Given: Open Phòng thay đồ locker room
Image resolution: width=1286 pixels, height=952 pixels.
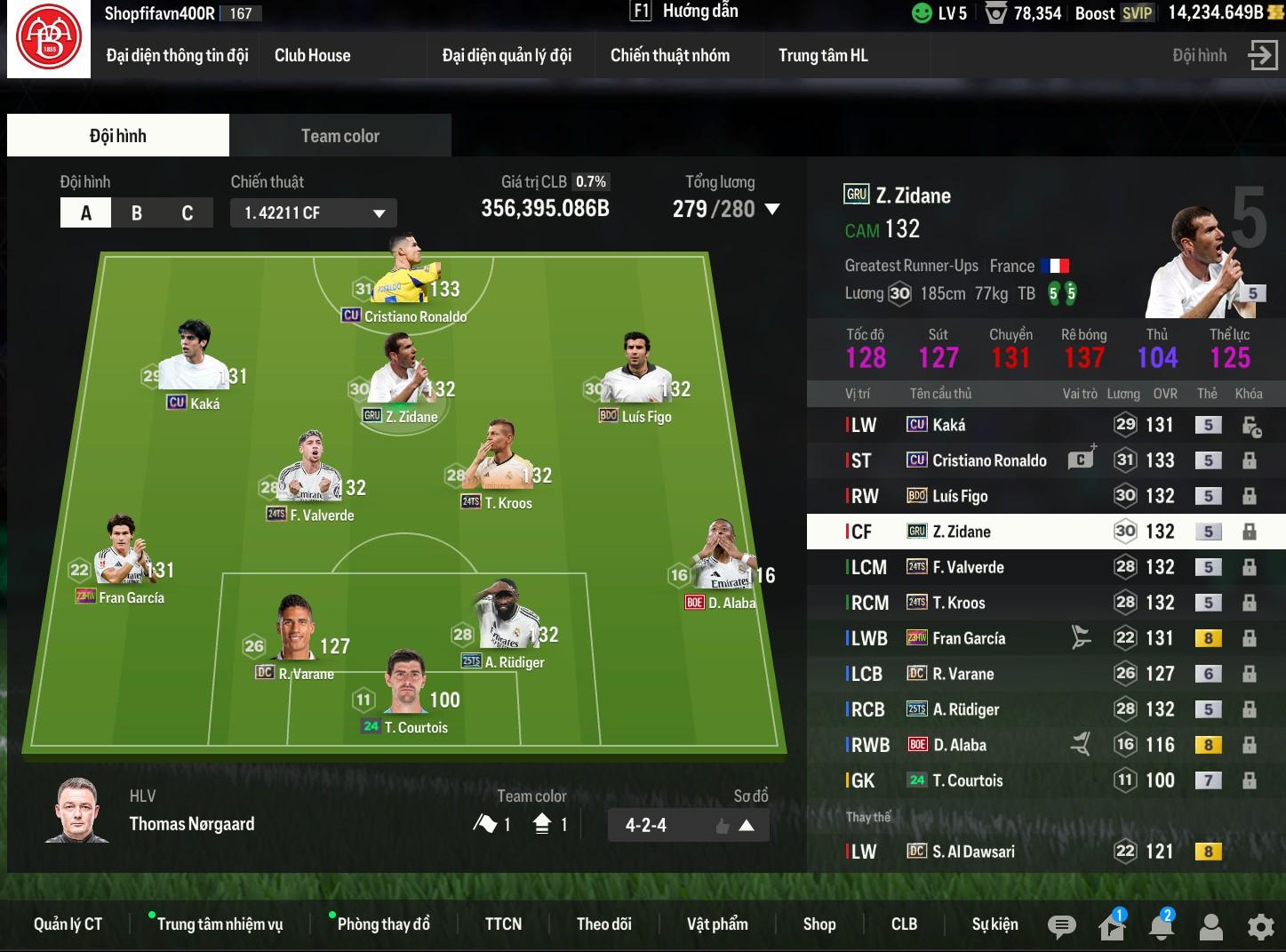Looking at the screenshot, I should (383, 924).
